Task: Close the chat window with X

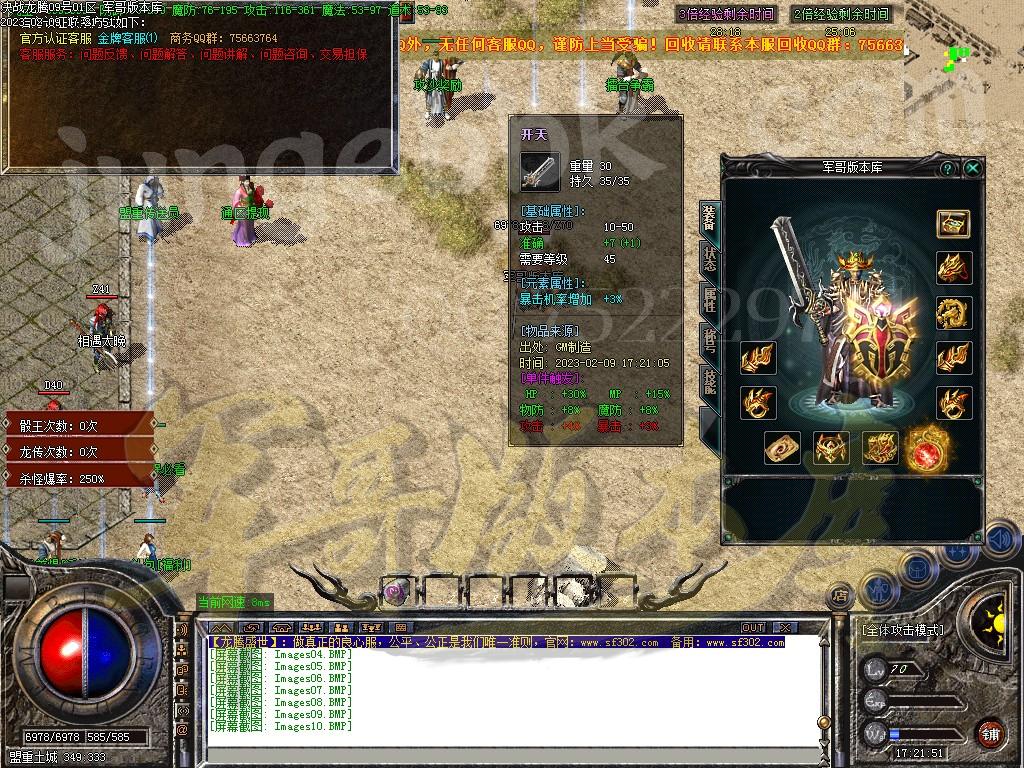Action: pos(786,627)
